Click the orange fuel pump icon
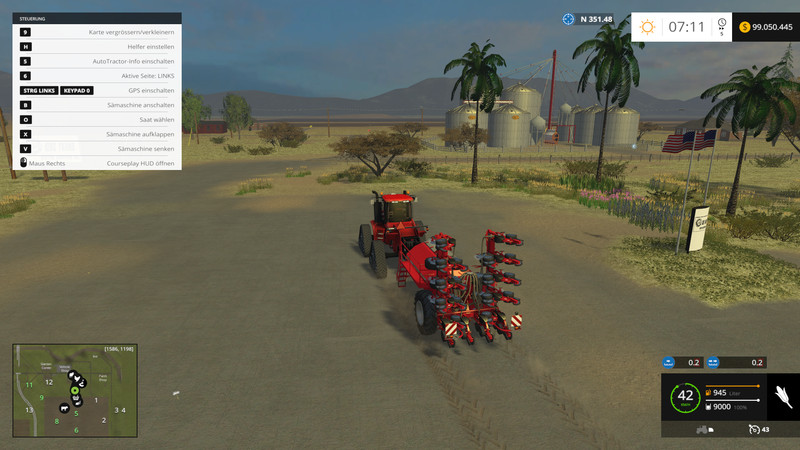This screenshot has height=450, width=800. pos(709,393)
